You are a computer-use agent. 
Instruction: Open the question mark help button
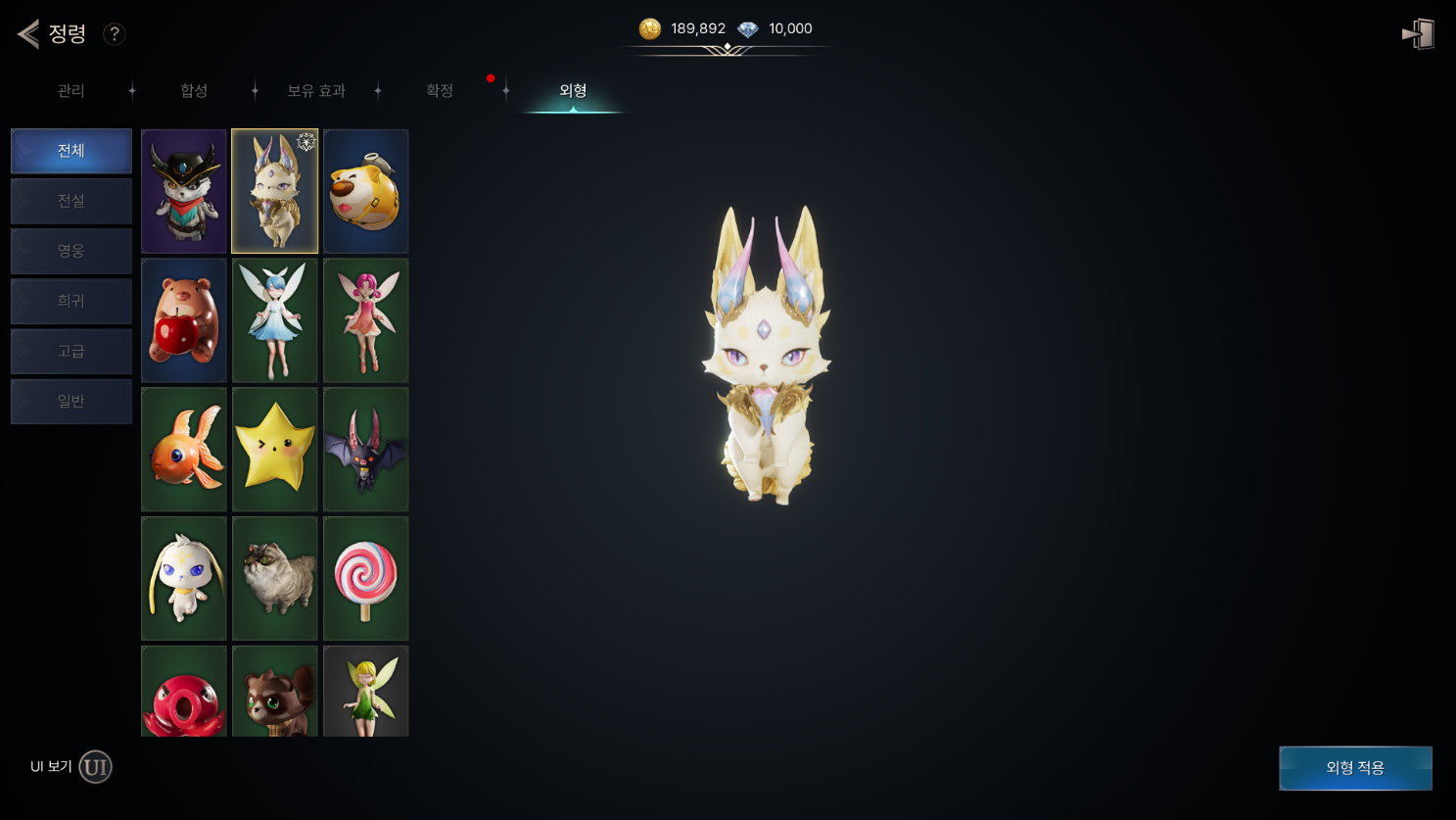[115, 34]
